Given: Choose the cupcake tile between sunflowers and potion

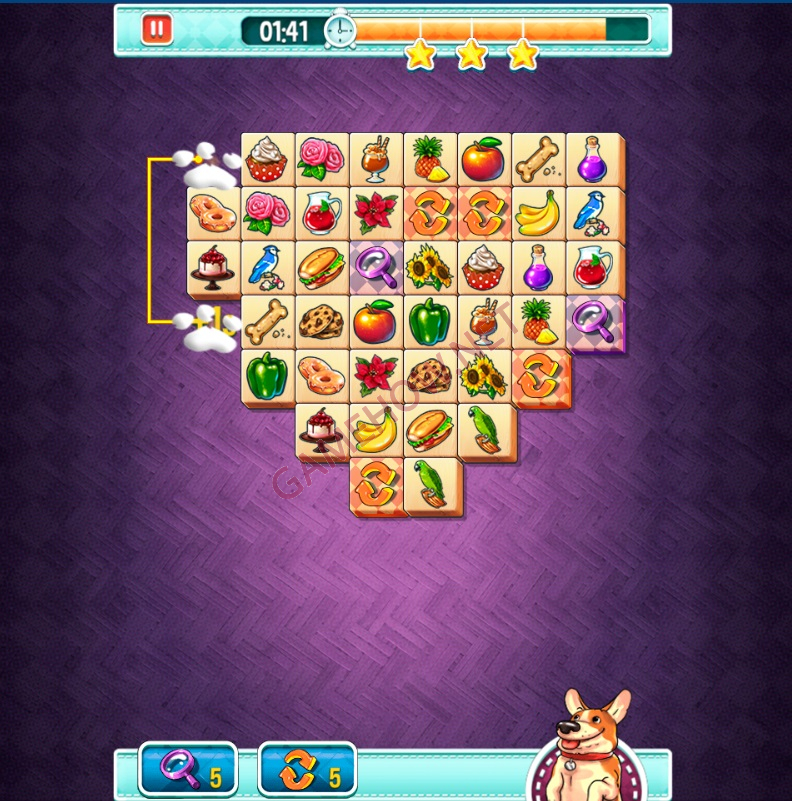Looking at the screenshot, I should (x=485, y=267).
